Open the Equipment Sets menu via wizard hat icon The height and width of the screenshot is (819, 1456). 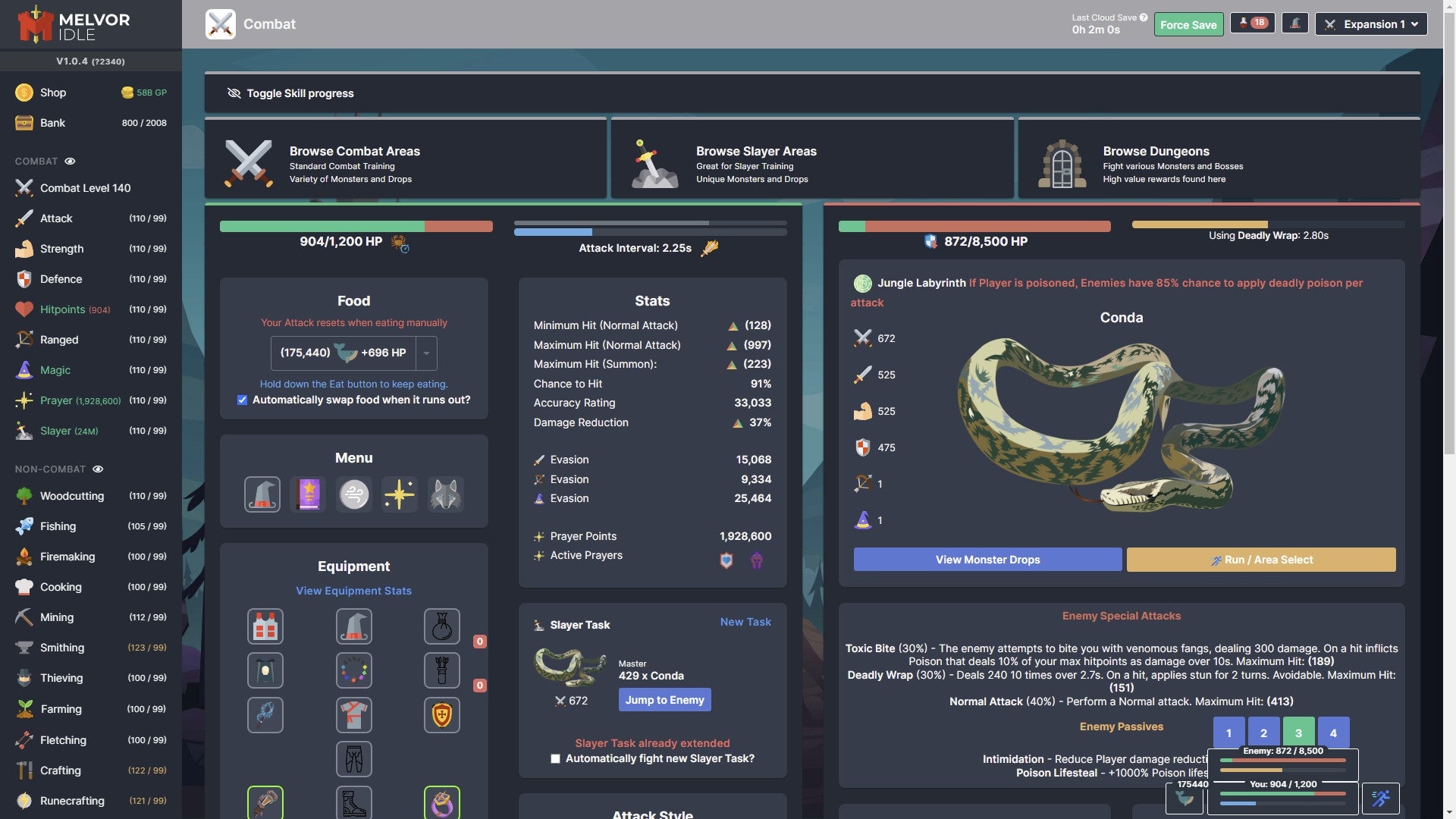[263, 494]
